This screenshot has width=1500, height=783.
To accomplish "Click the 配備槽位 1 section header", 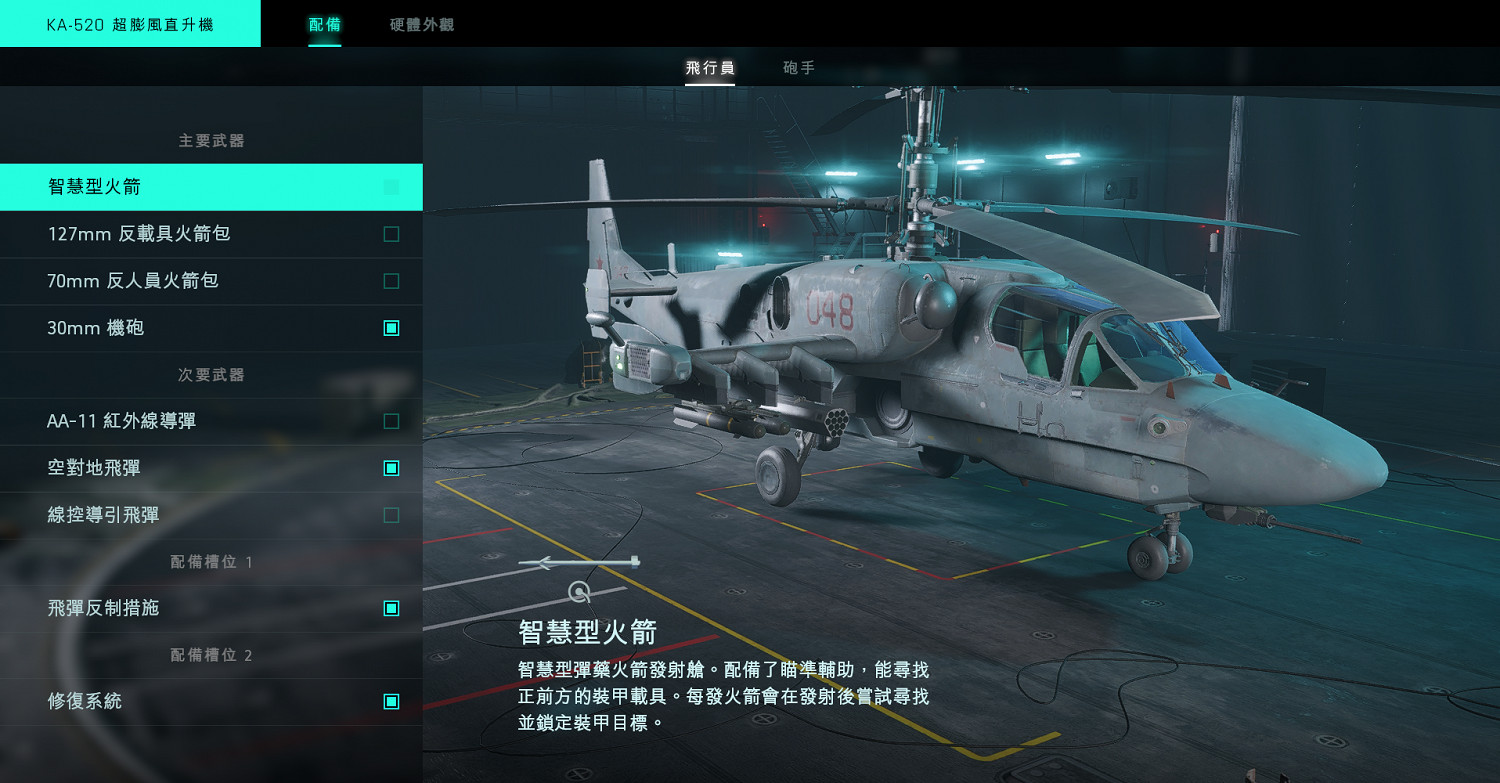I will click(211, 562).
